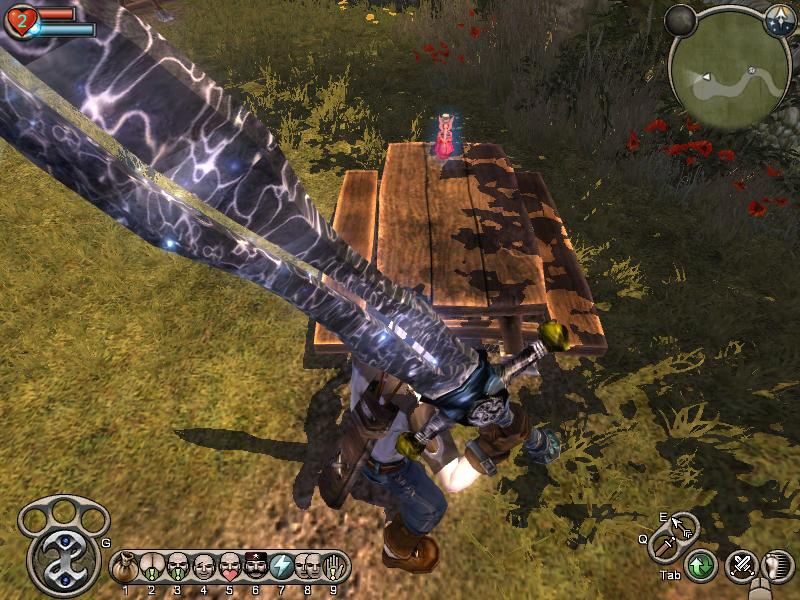Screen dimensions: 800x600
Task: Select the bag icon in hotbar slot 1
Action: point(126,568)
